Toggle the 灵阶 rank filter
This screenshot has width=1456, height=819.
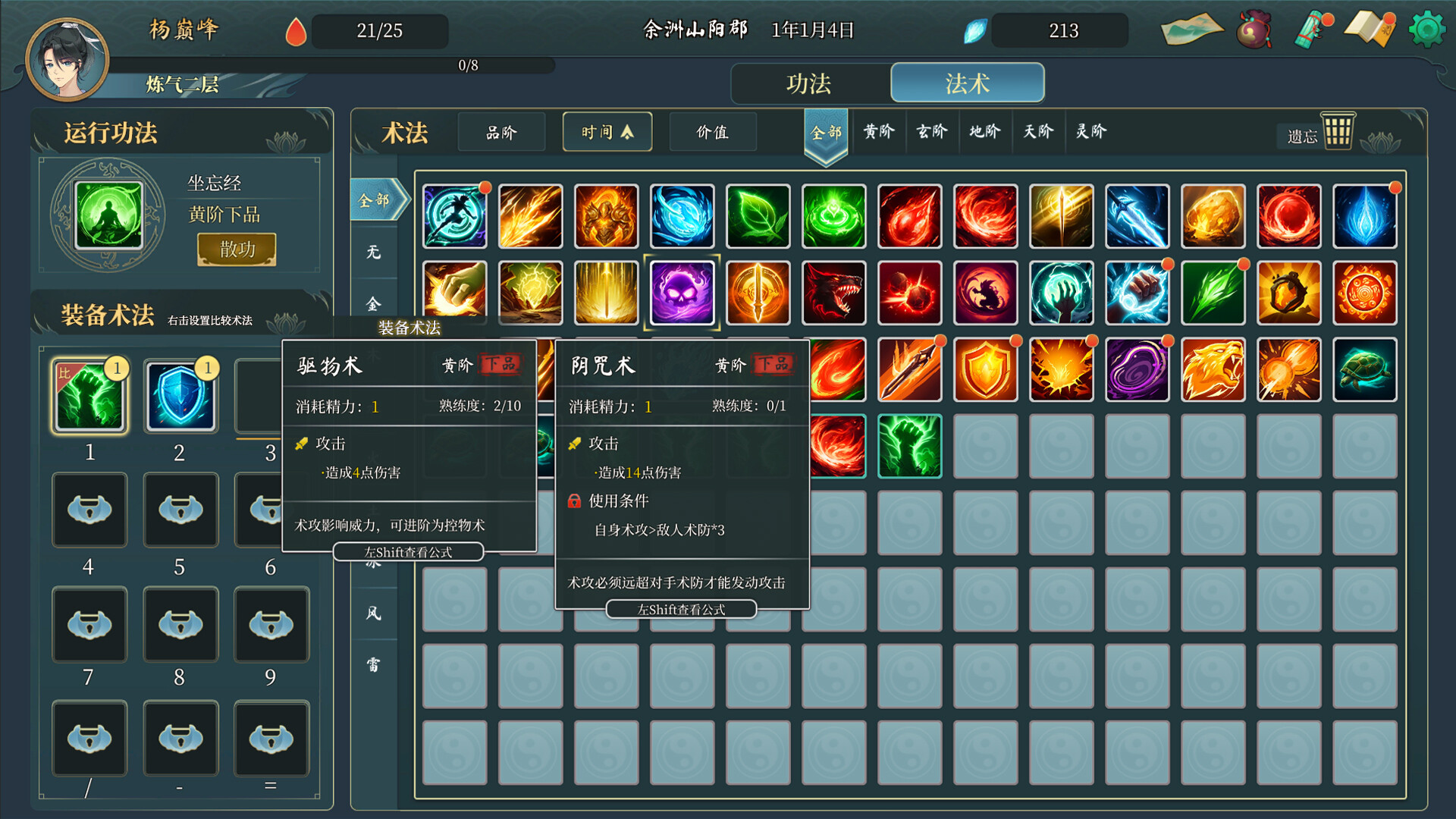click(x=1091, y=131)
